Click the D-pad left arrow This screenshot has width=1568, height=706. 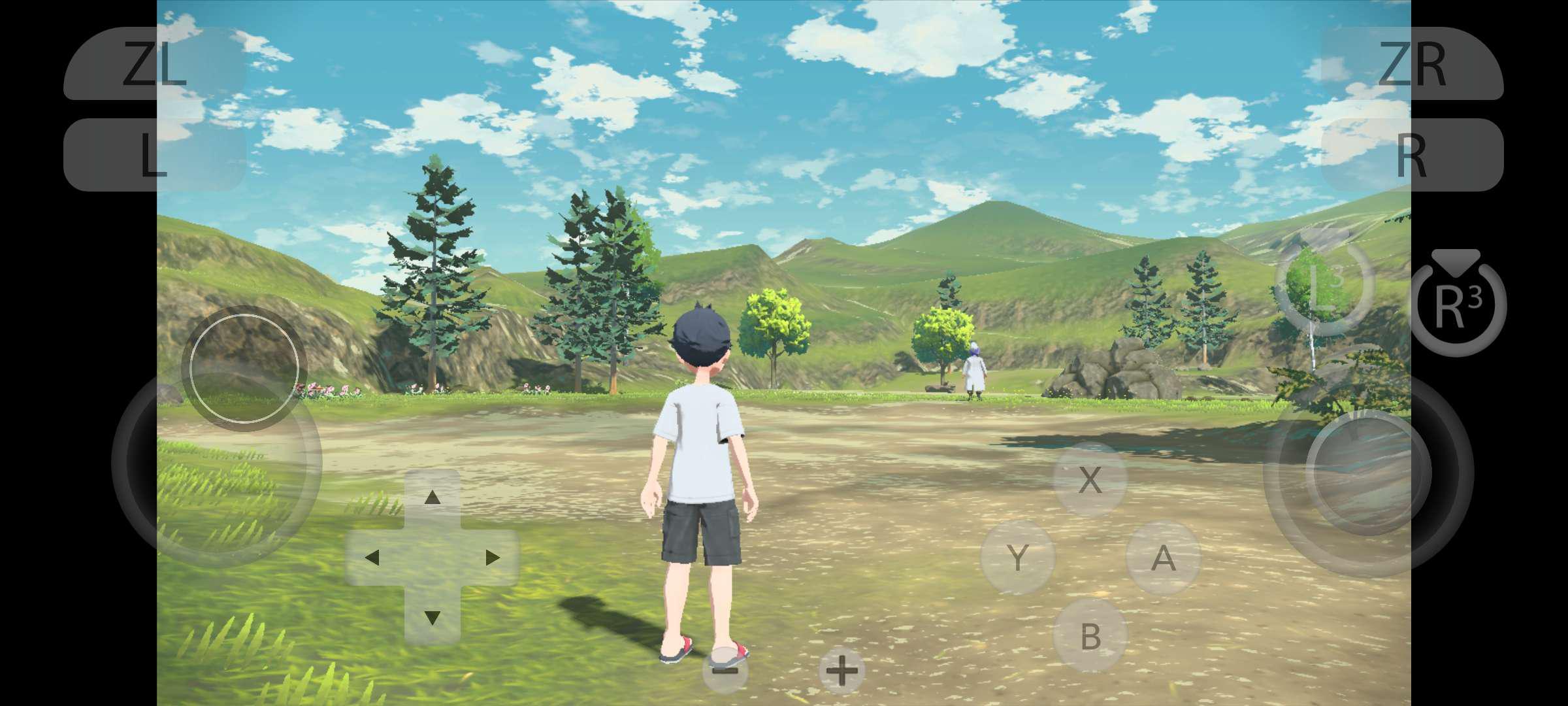[372, 558]
